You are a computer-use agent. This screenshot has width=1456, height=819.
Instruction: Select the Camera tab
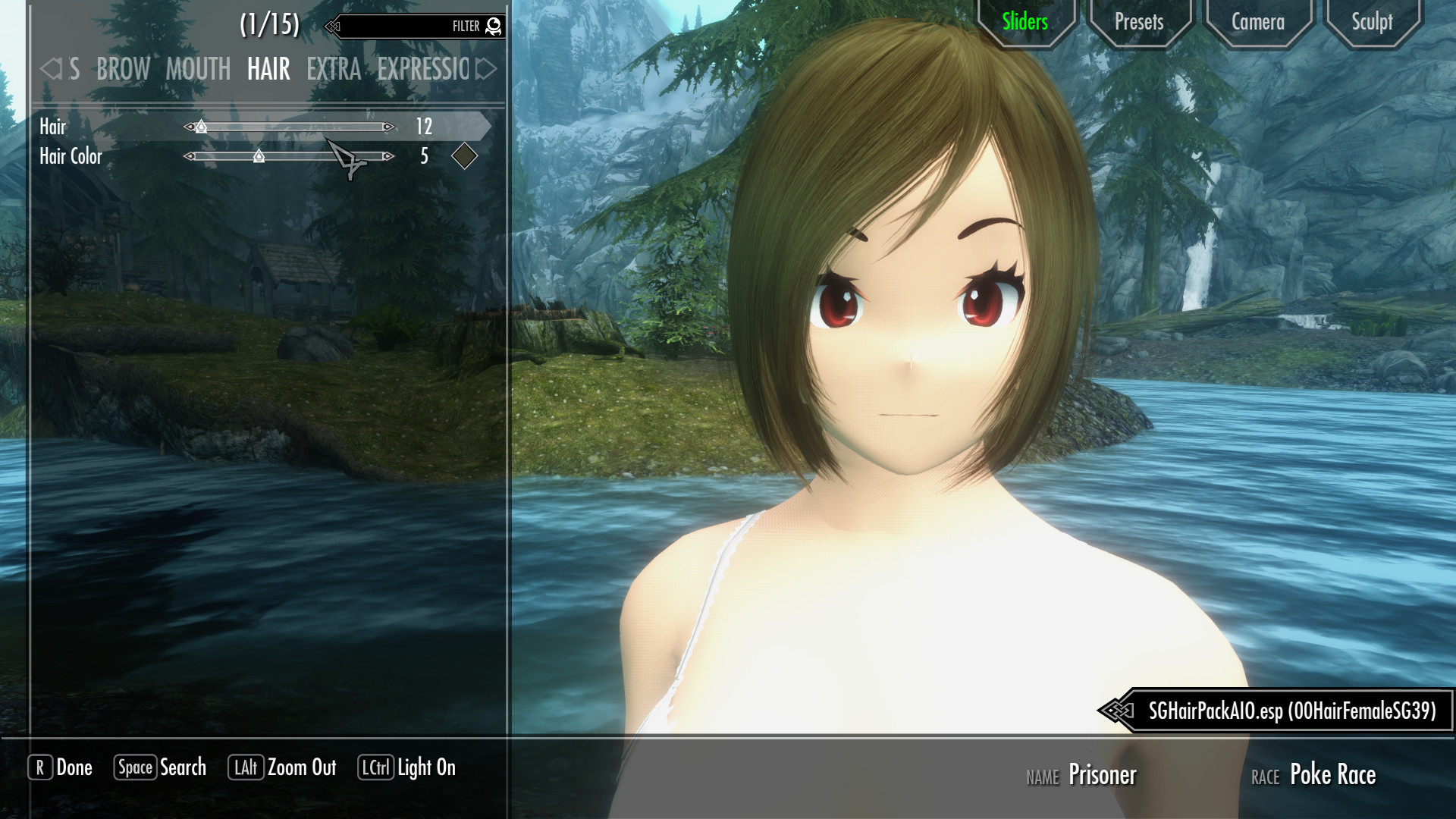[1257, 22]
